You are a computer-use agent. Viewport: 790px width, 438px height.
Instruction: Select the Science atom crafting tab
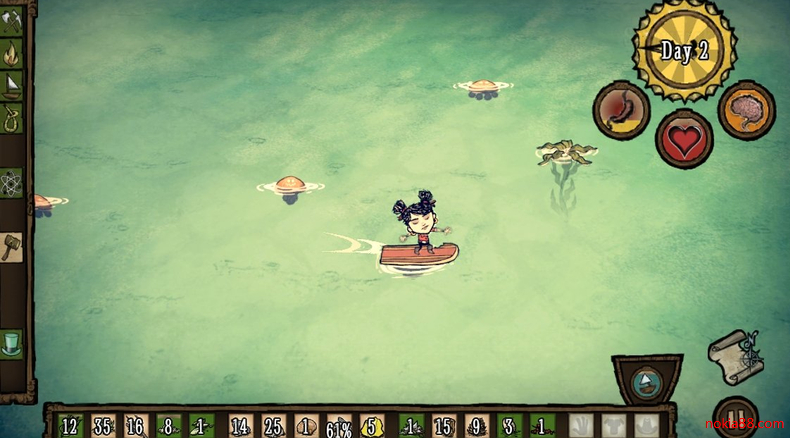click(11, 183)
